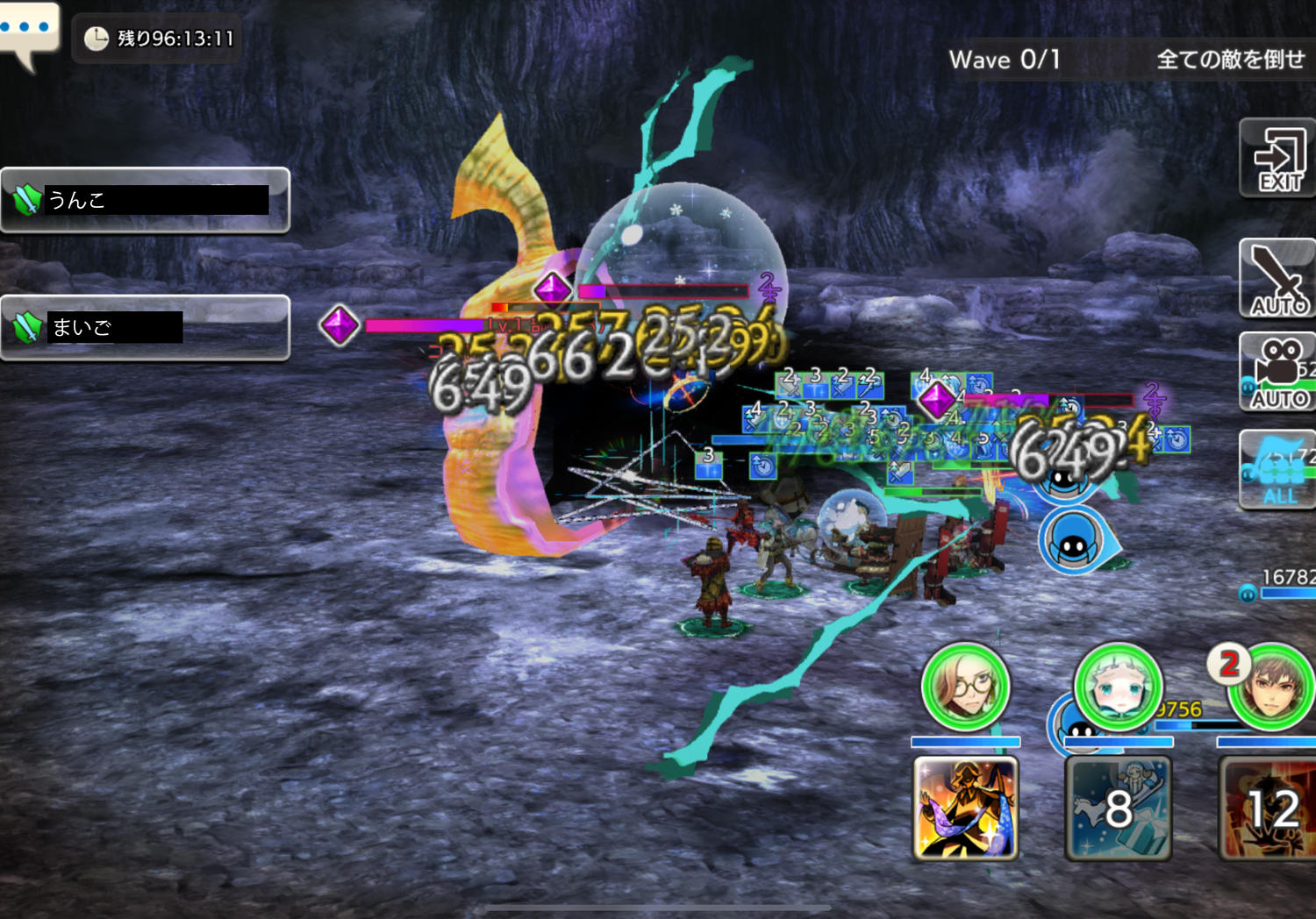Open the chat speech bubble
This screenshot has width=1316, height=919.
click(29, 32)
